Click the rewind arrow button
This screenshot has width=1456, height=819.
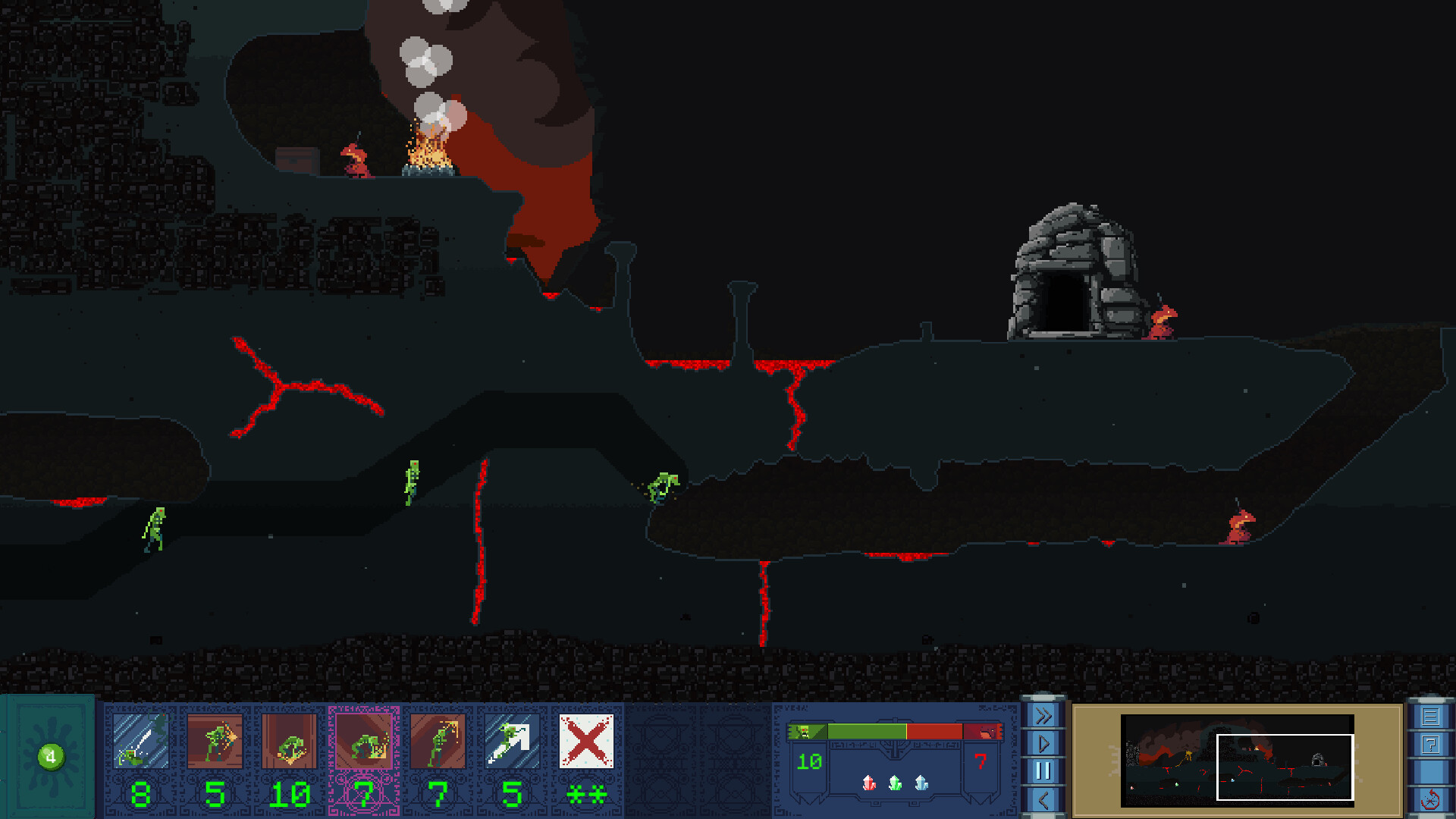[1043, 799]
